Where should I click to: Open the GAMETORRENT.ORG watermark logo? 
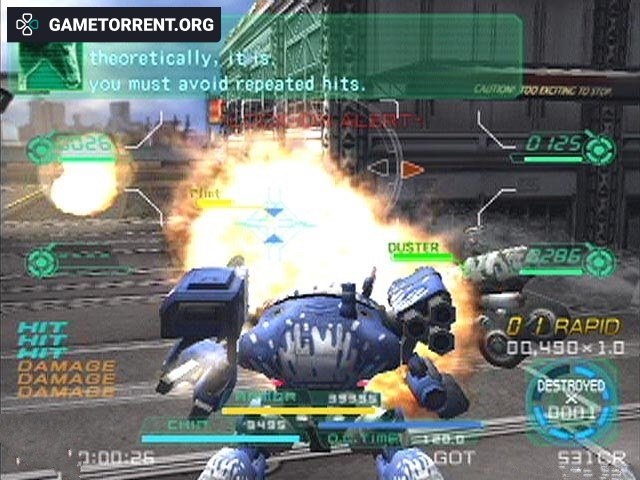click(x=113, y=23)
